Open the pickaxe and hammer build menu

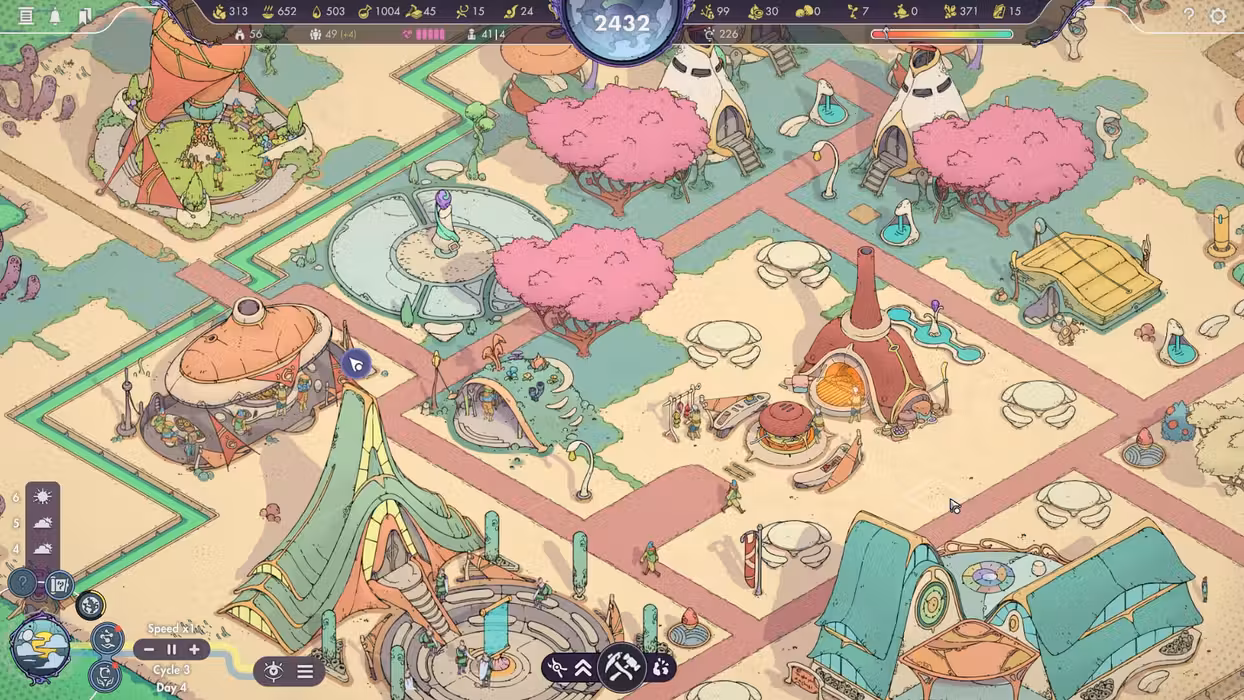tap(620, 667)
